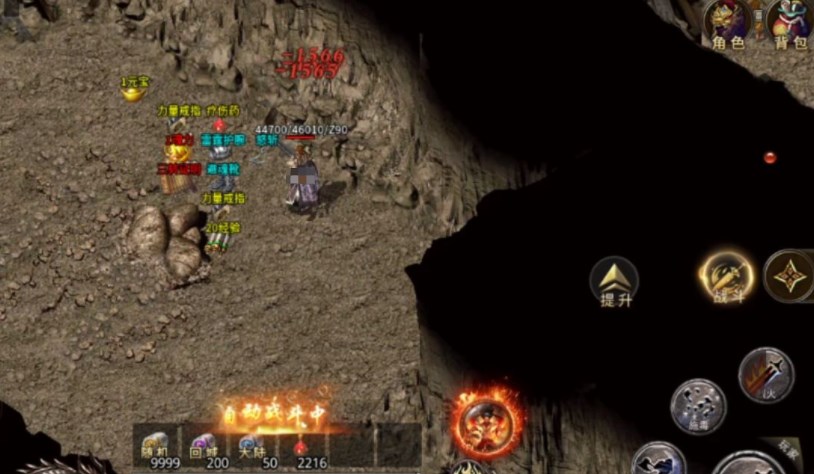Open the 背包 backpack
This screenshot has height=474, width=814.
(x=790, y=24)
